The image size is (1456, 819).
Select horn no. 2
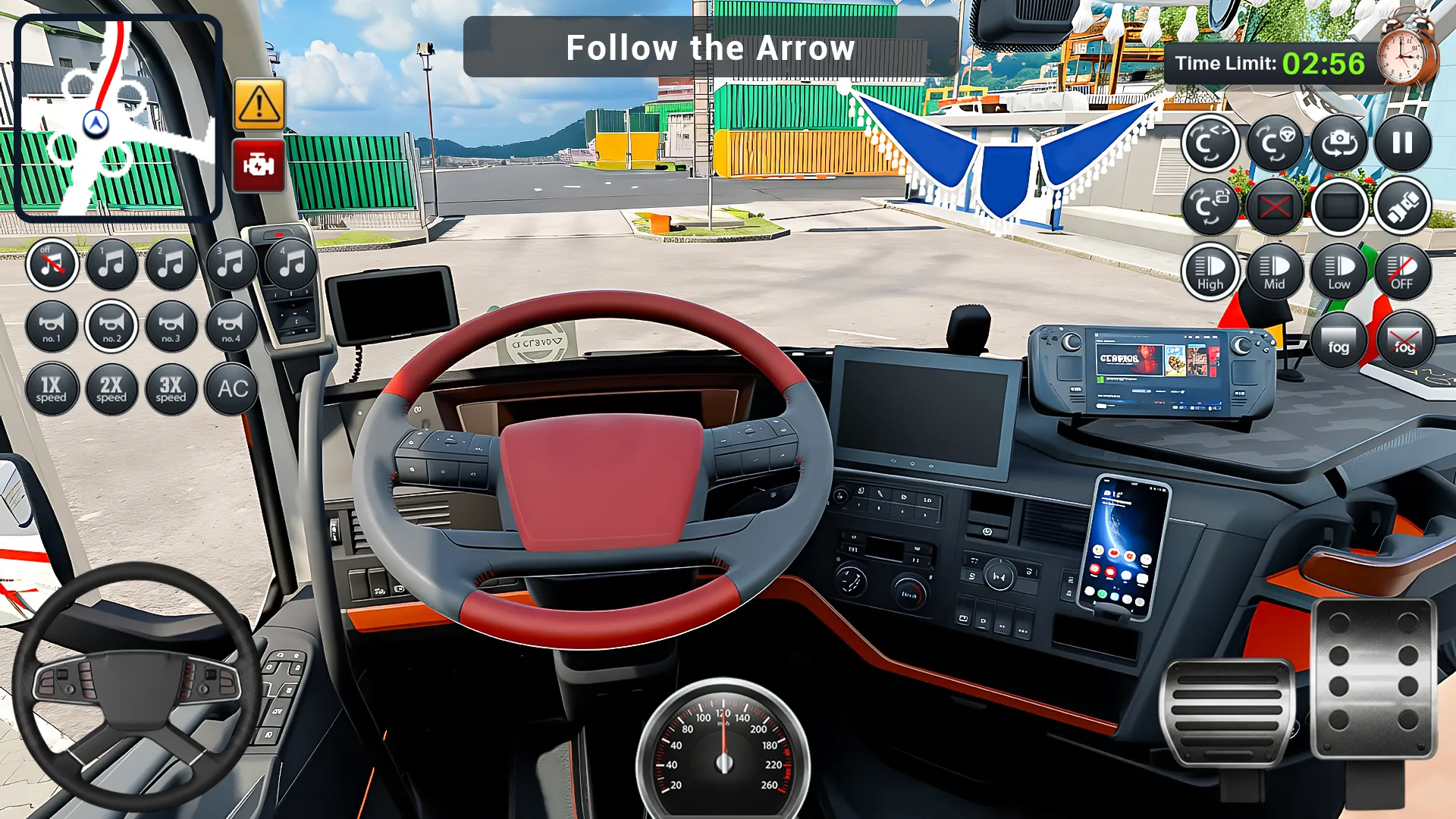point(111,326)
